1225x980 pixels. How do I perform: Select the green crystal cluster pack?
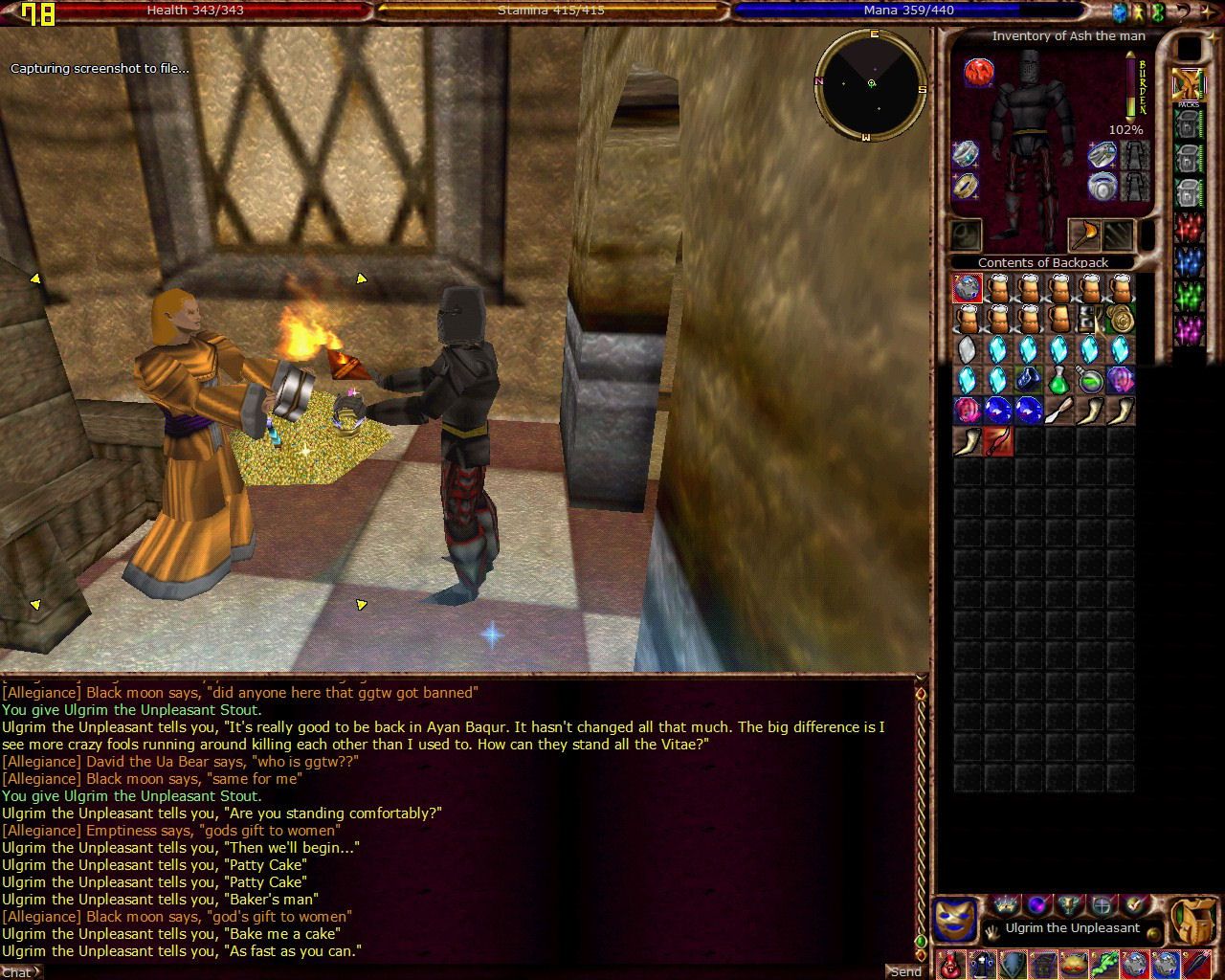[x=1189, y=296]
